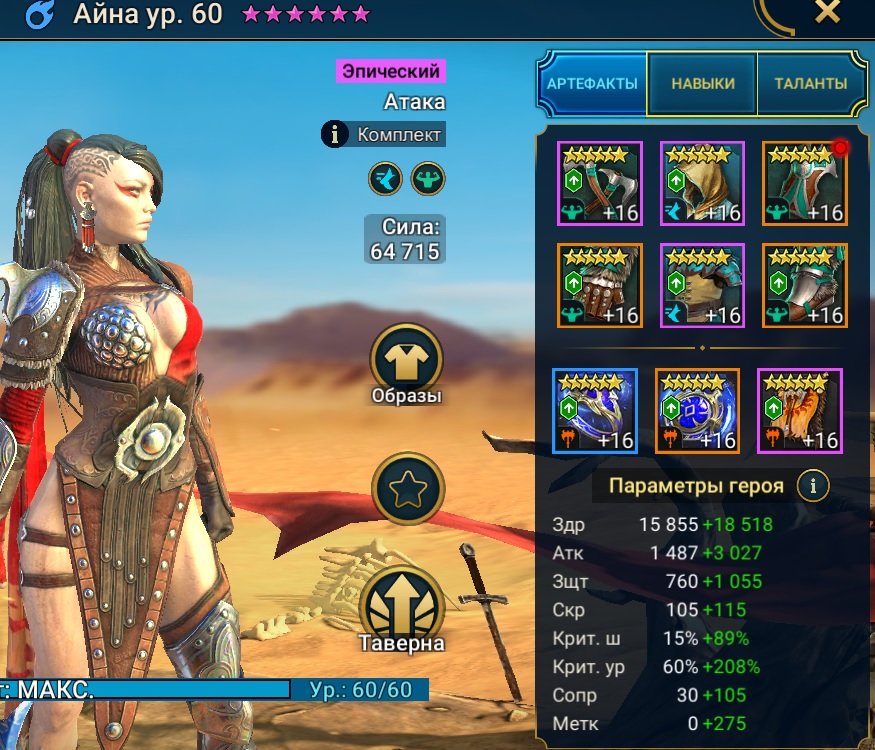The height and width of the screenshot is (750, 875).
Task: Close the hero screen with the X
Action: (x=827, y=13)
